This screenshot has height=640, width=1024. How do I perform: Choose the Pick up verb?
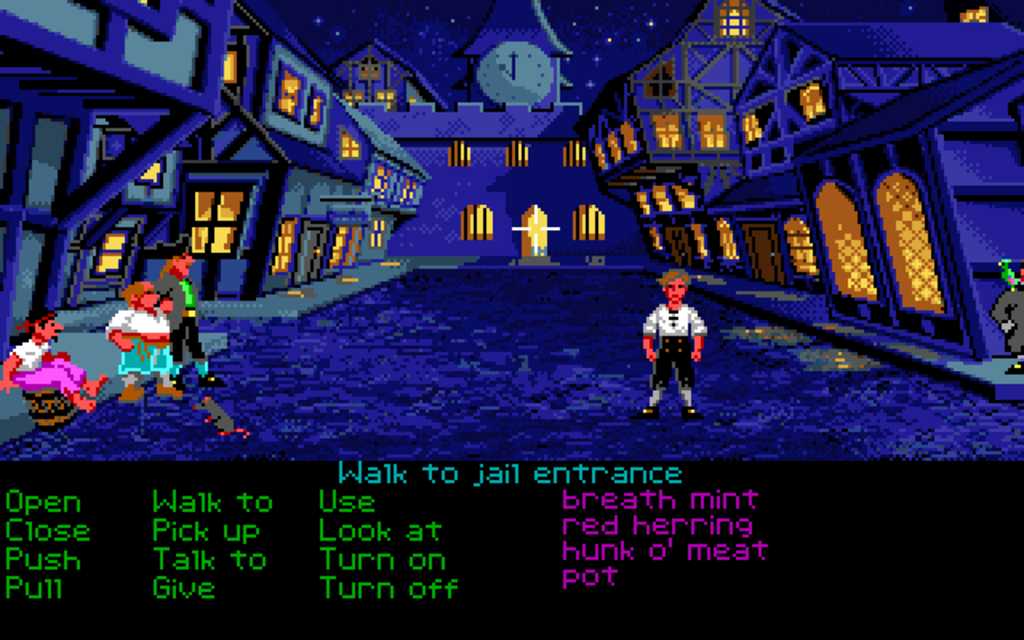(206, 531)
